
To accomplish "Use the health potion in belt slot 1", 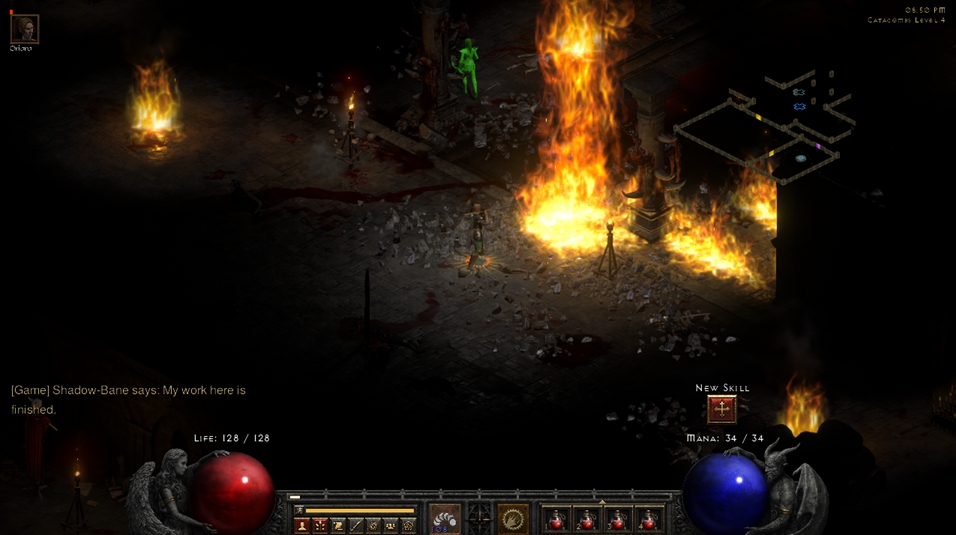I will (x=556, y=519).
